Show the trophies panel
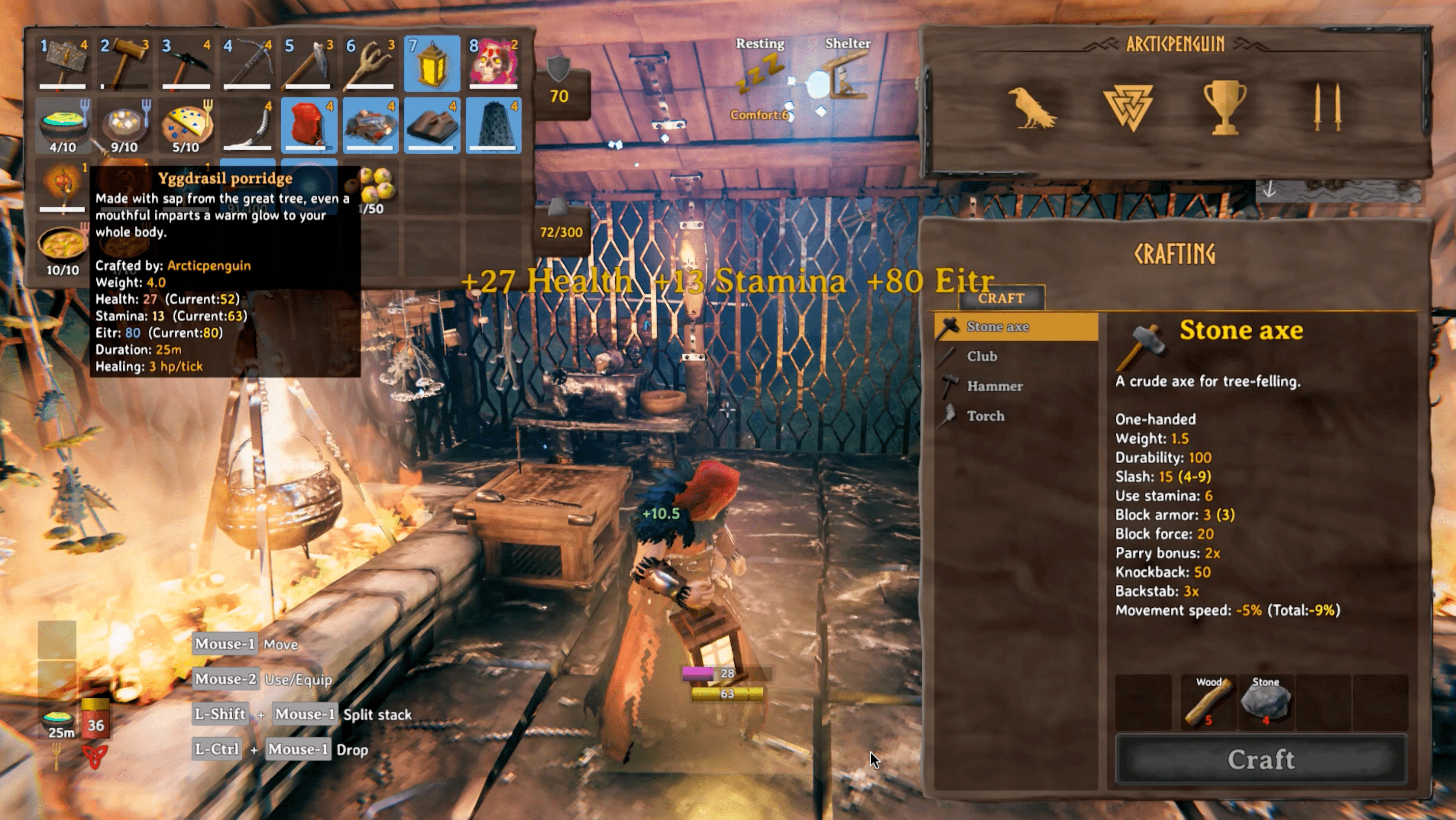The image size is (1456, 820). tap(1224, 107)
